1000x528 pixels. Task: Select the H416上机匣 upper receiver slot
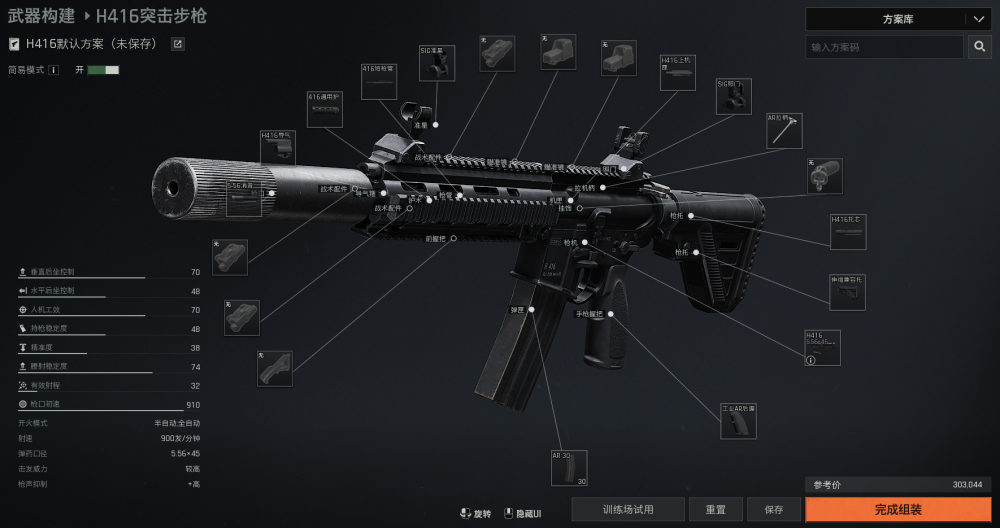point(678,73)
